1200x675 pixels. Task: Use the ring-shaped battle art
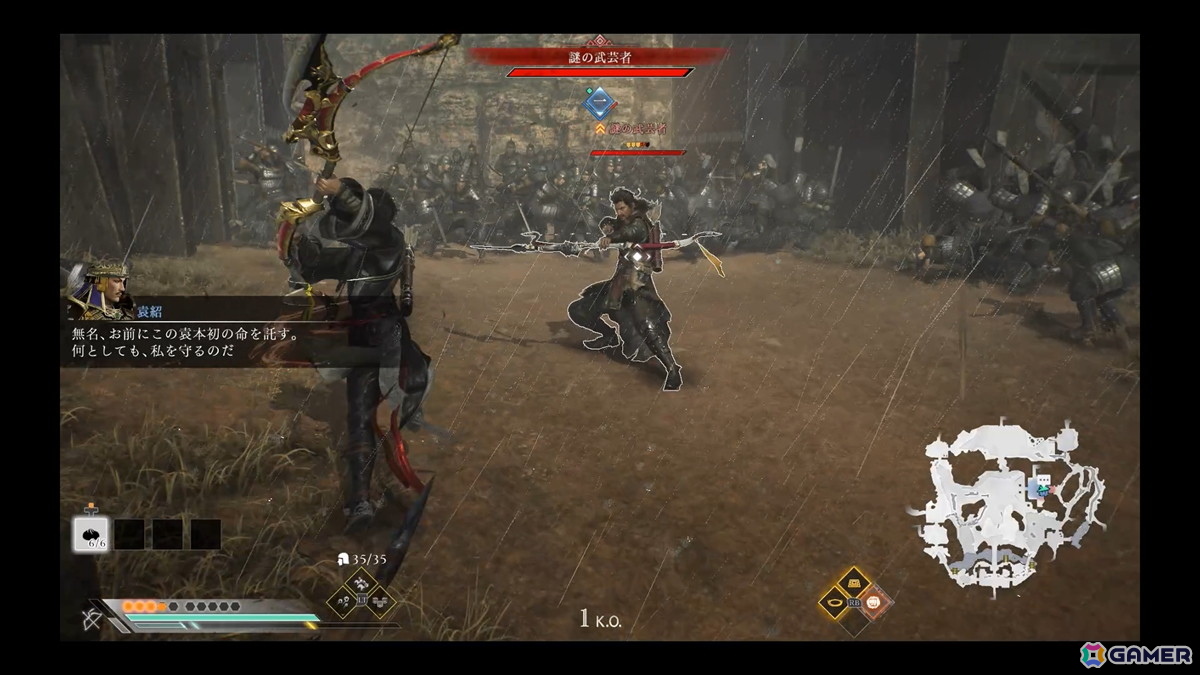coord(832,602)
